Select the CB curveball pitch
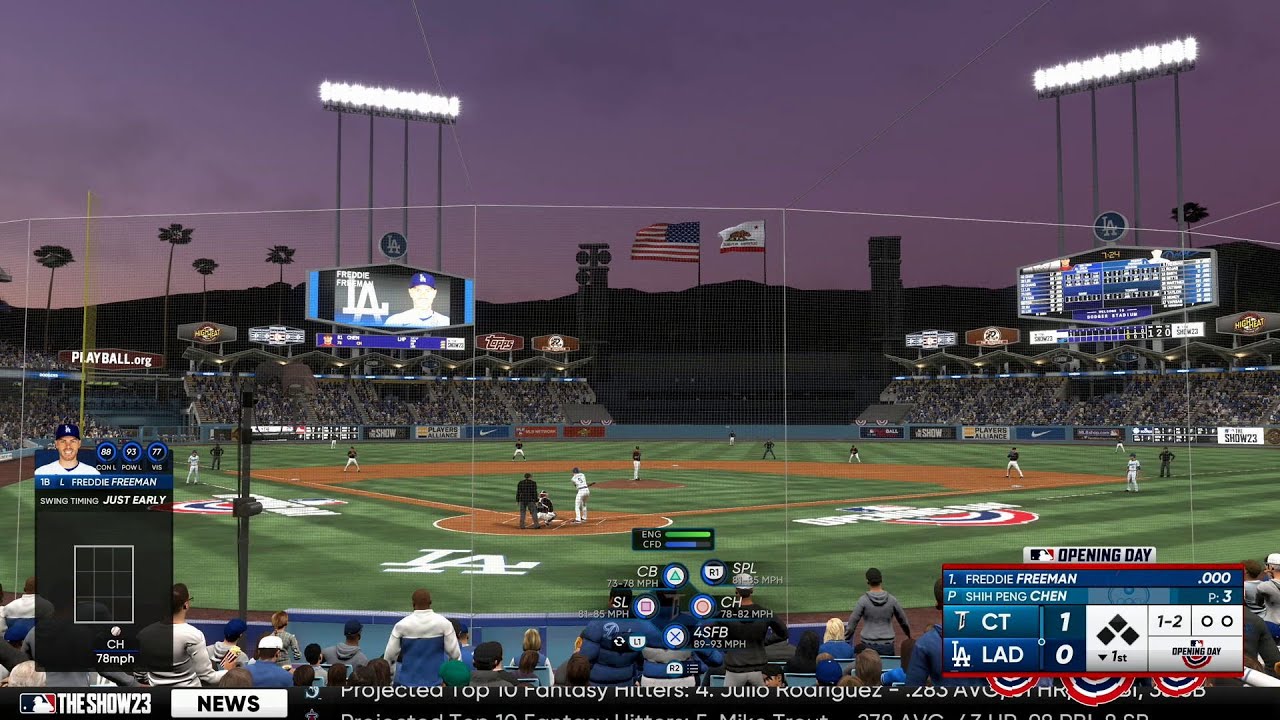Screen dimensions: 1280x720 tap(675, 576)
